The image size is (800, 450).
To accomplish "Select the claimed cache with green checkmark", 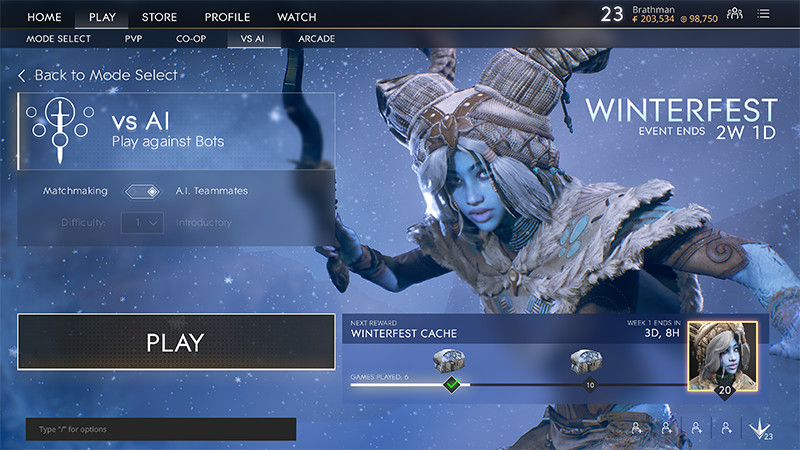I will click(451, 361).
